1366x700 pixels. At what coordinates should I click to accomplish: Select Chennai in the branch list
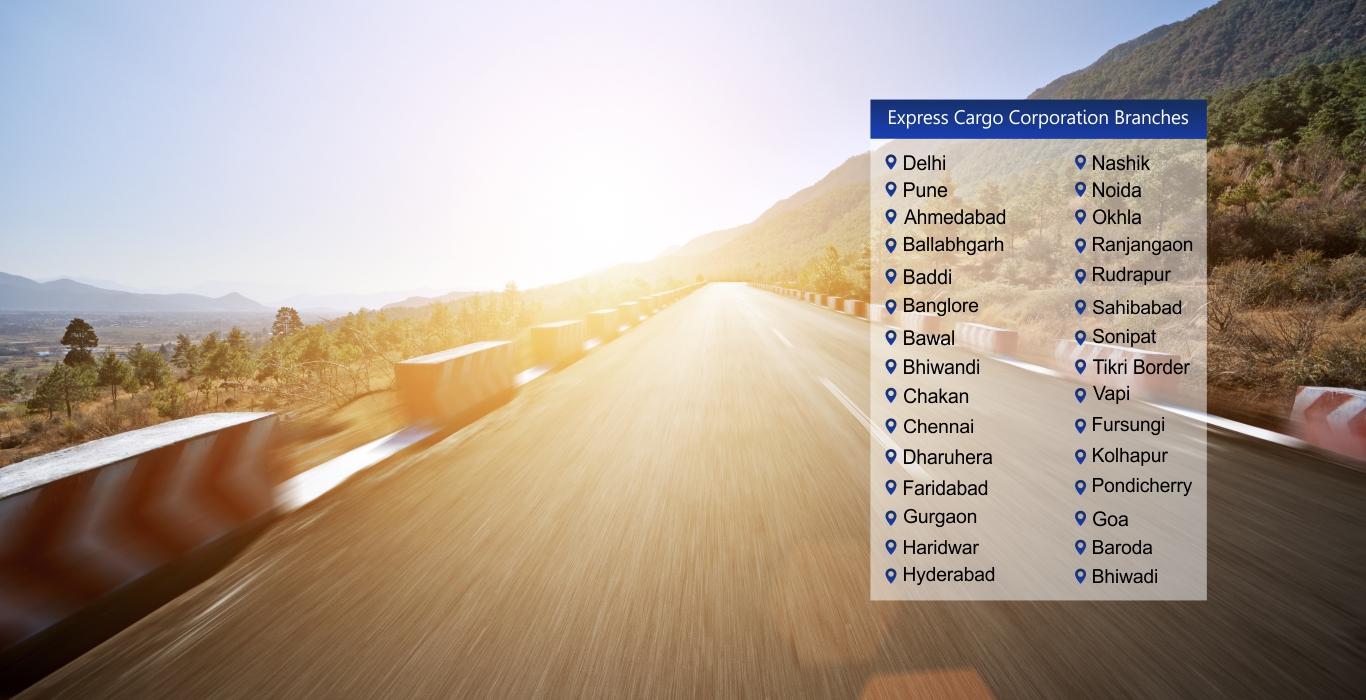tap(938, 426)
